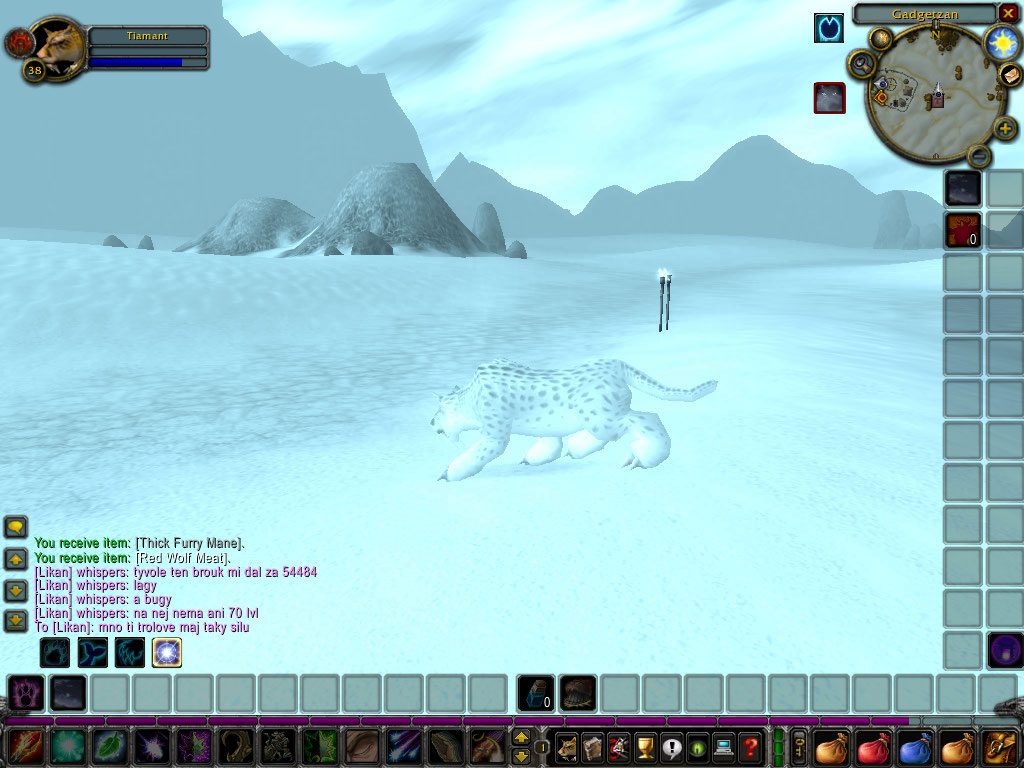Open the spellbook micro button

click(x=593, y=747)
